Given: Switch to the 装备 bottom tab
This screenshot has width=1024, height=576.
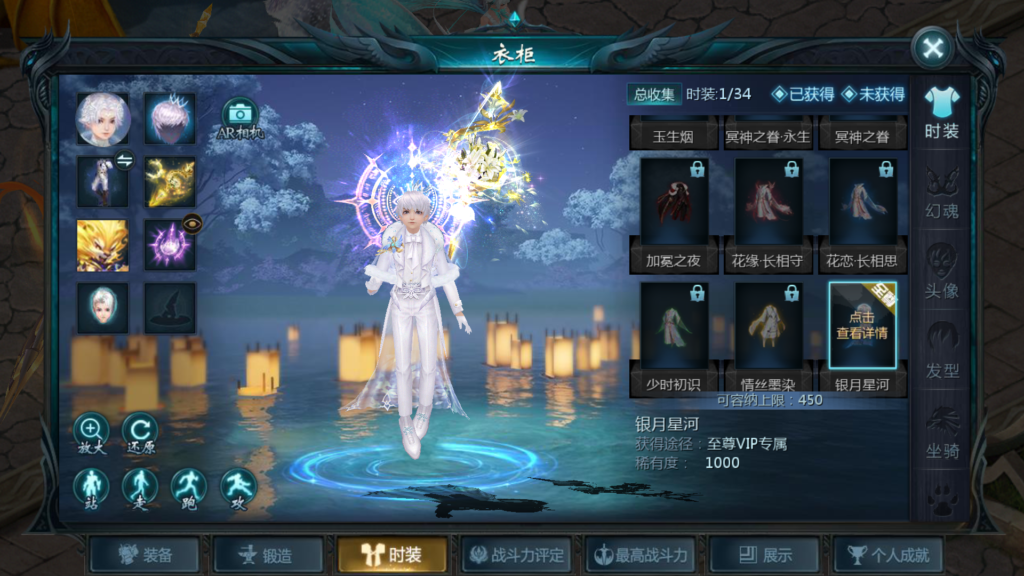Looking at the screenshot, I should coord(145,555).
